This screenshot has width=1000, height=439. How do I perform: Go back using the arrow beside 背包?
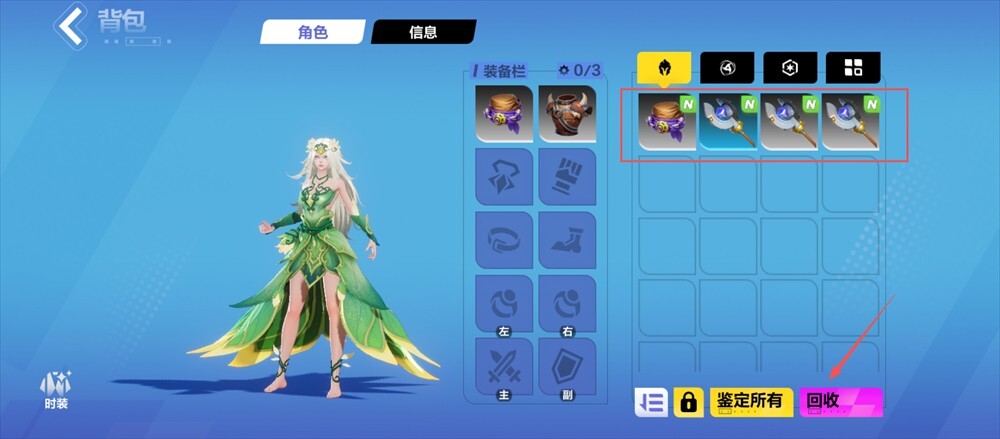(x=70, y=25)
